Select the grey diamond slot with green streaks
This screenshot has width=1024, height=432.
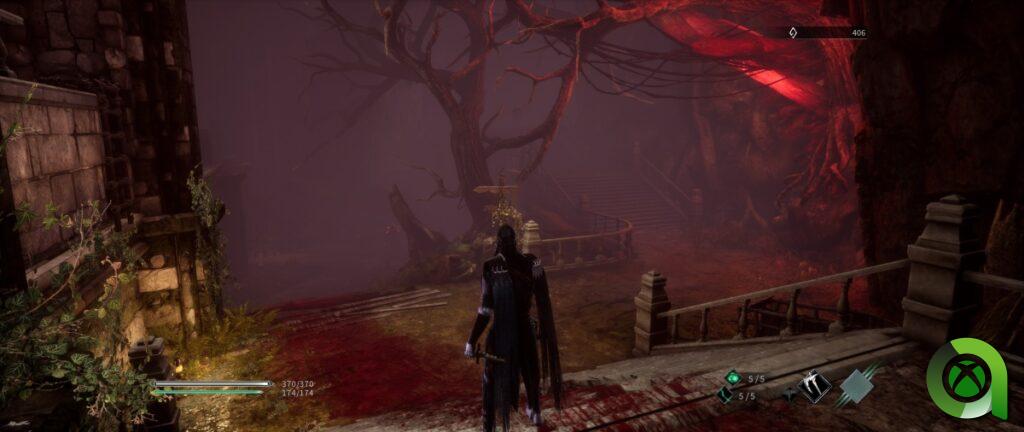(855, 385)
